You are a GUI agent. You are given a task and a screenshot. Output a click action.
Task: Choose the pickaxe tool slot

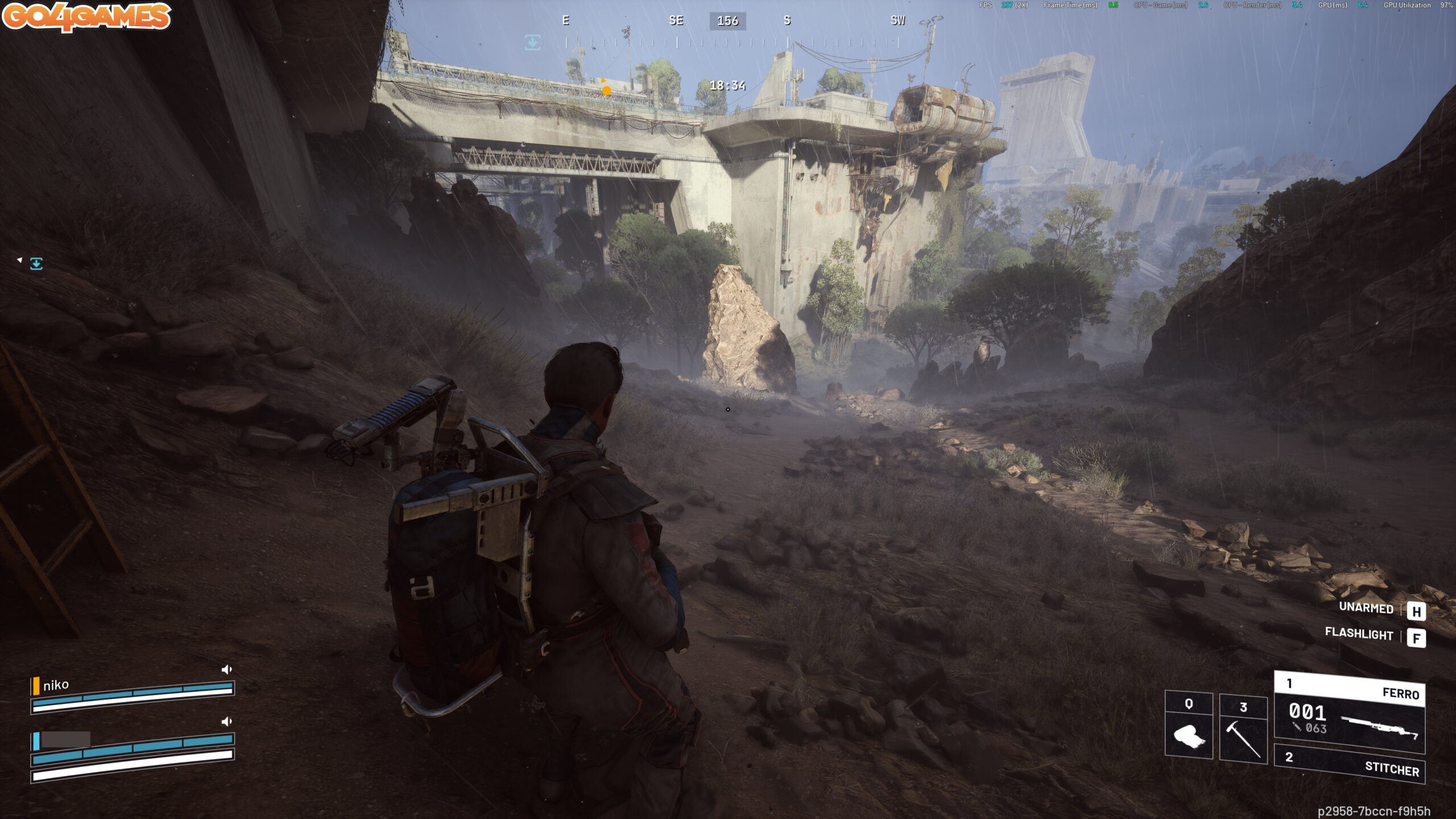coord(1243,728)
